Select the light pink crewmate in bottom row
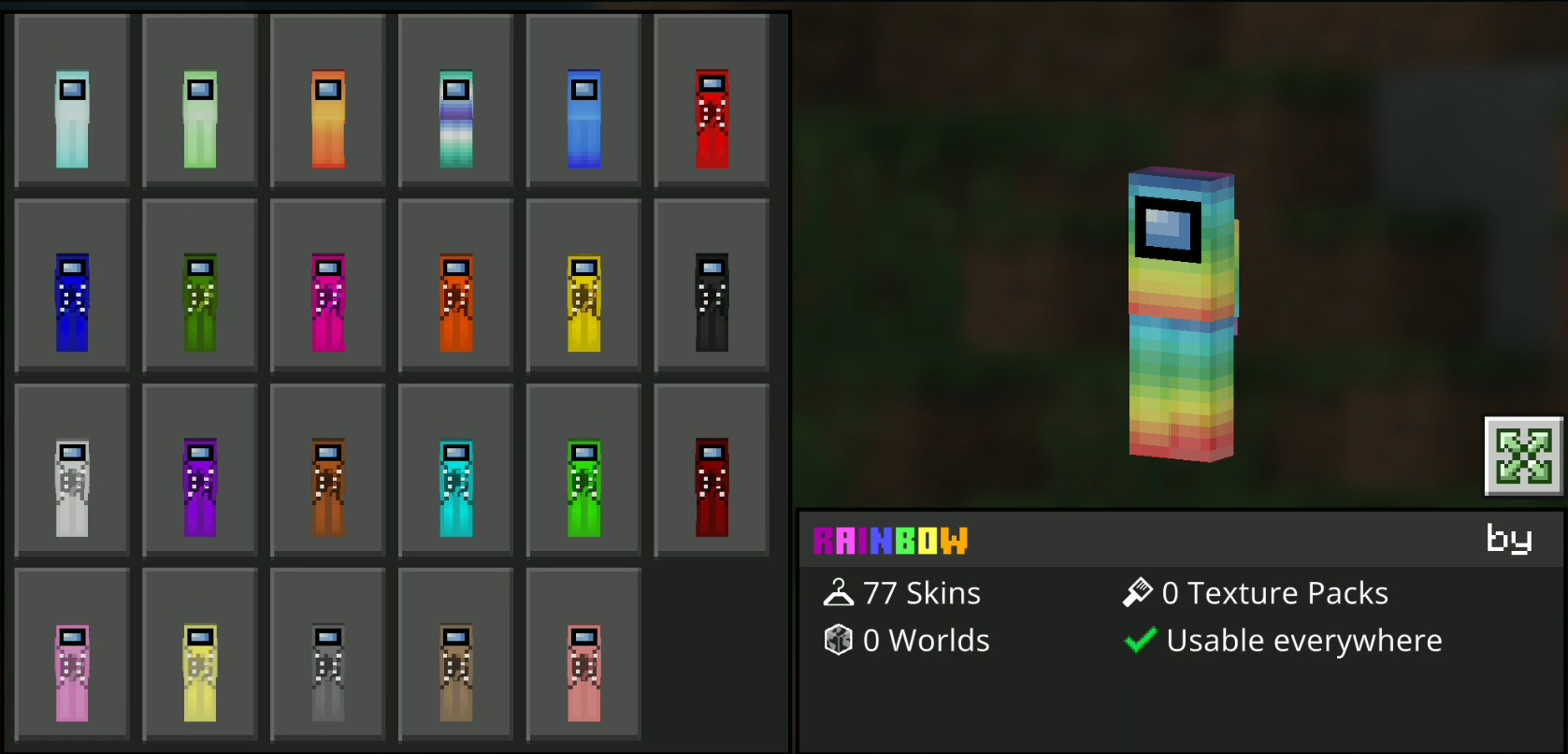Viewport: 1568px width, 754px height. 72,653
